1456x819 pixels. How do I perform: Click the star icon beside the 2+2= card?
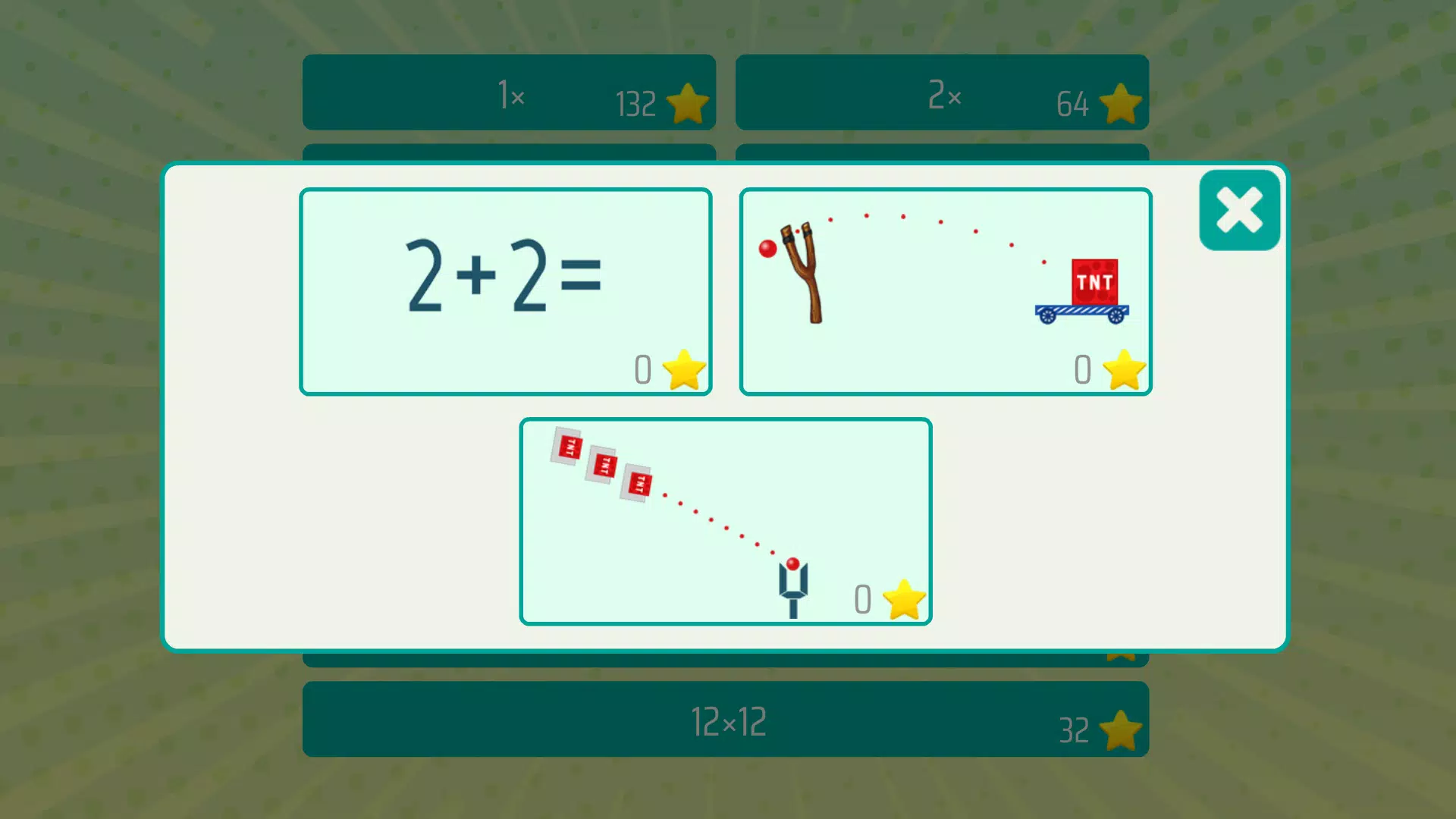coord(685,369)
